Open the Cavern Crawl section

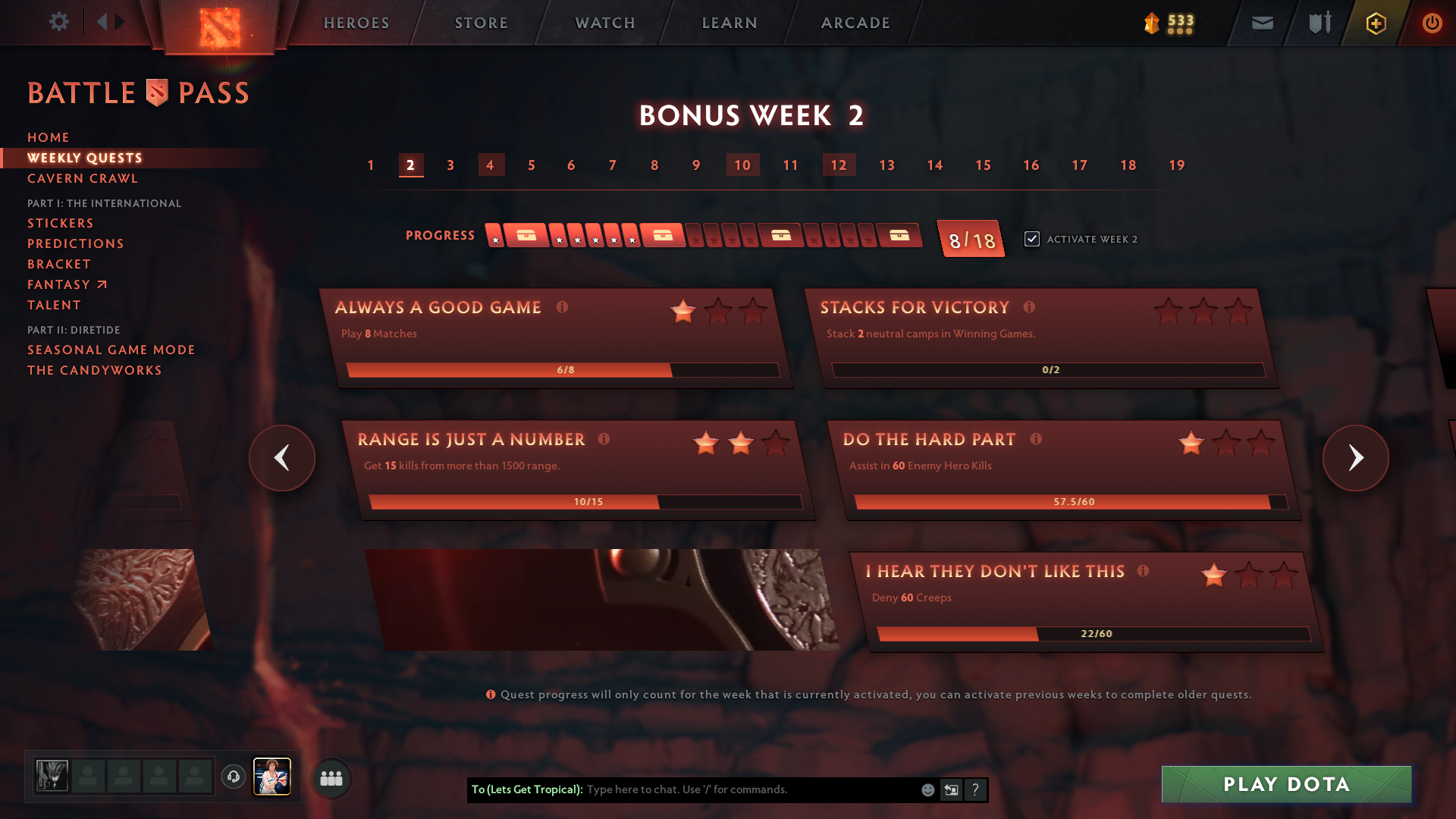[x=82, y=178]
